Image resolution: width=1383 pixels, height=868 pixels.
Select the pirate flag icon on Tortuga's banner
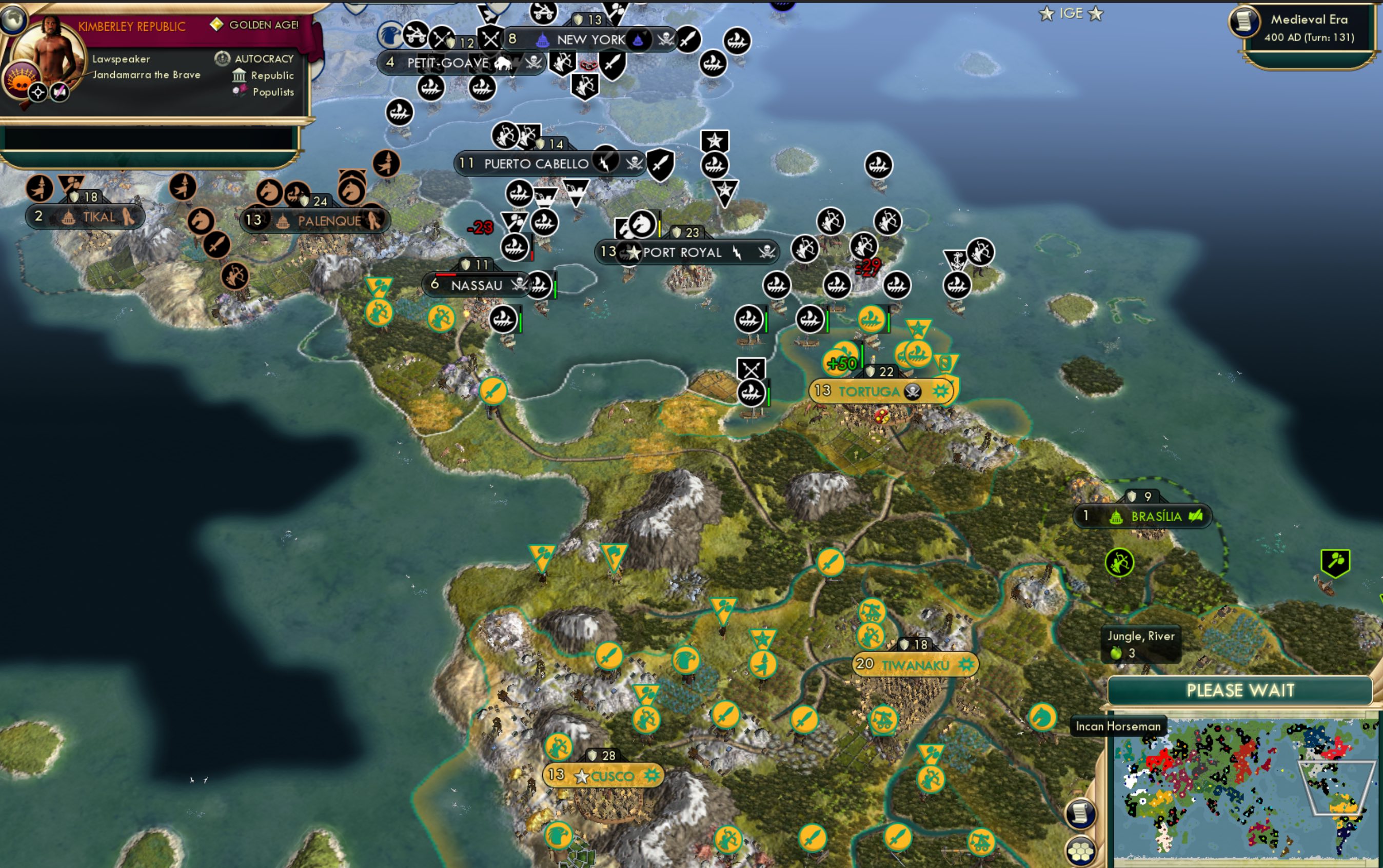[x=913, y=391]
